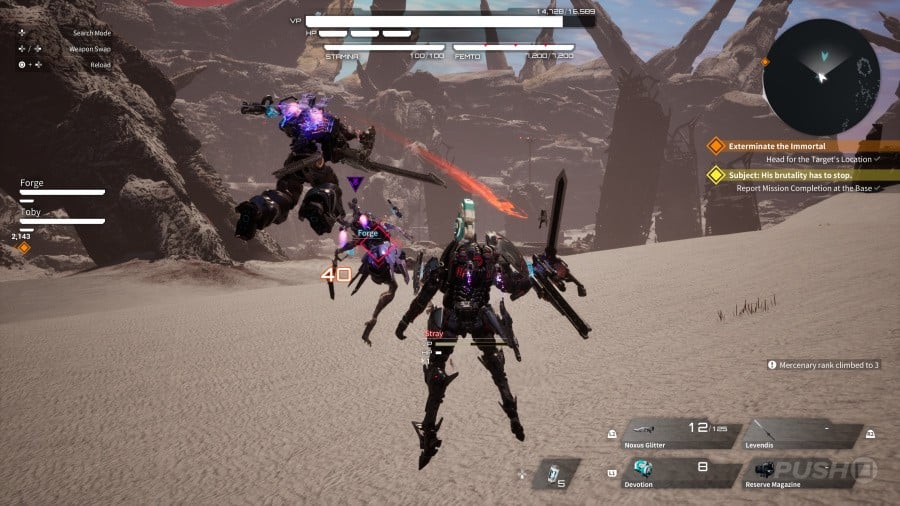
Task: Select ally Forge in the squad list
Action: (60, 187)
